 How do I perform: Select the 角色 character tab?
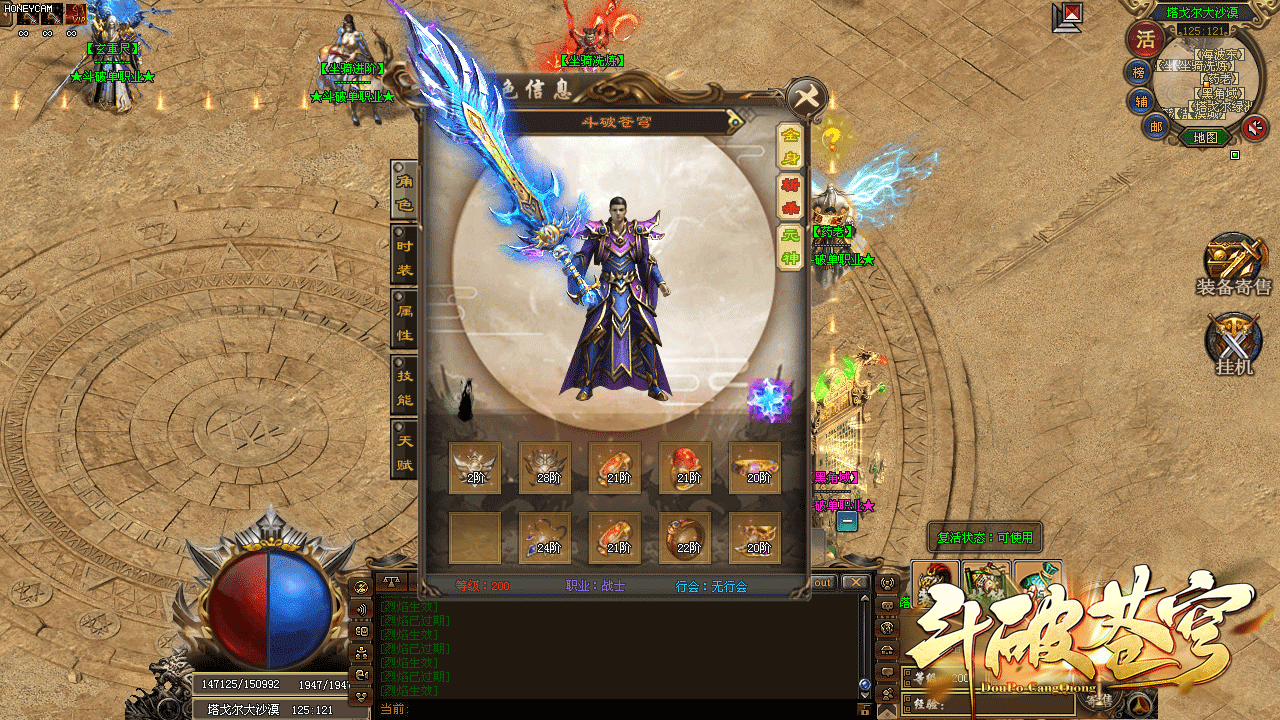[x=404, y=191]
